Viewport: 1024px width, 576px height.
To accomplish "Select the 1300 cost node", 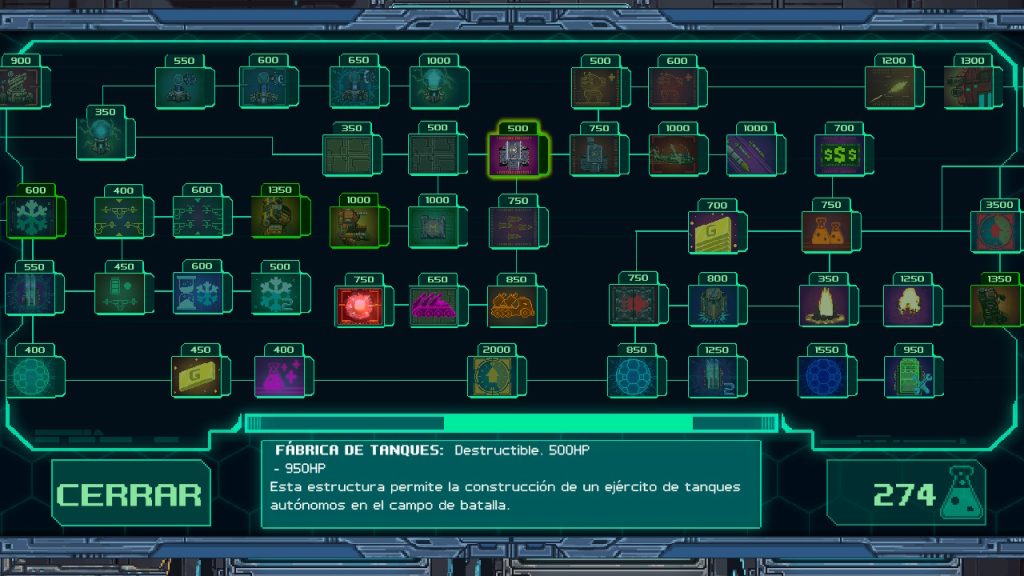I will pyautogui.click(x=969, y=87).
